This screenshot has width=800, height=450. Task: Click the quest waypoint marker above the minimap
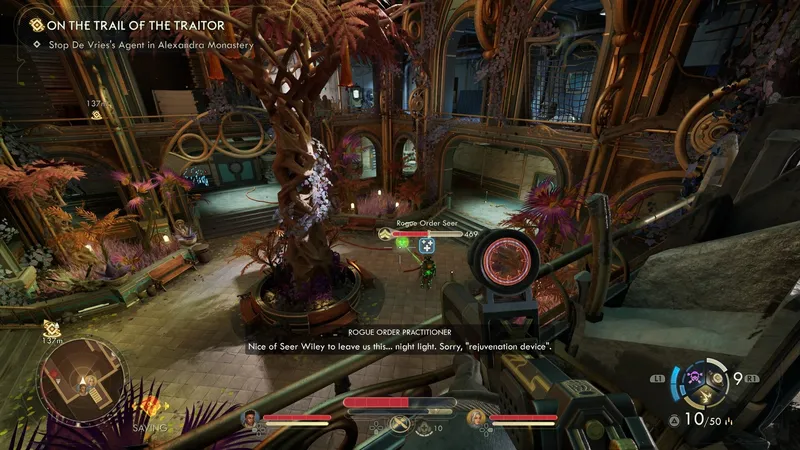tap(49, 327)
